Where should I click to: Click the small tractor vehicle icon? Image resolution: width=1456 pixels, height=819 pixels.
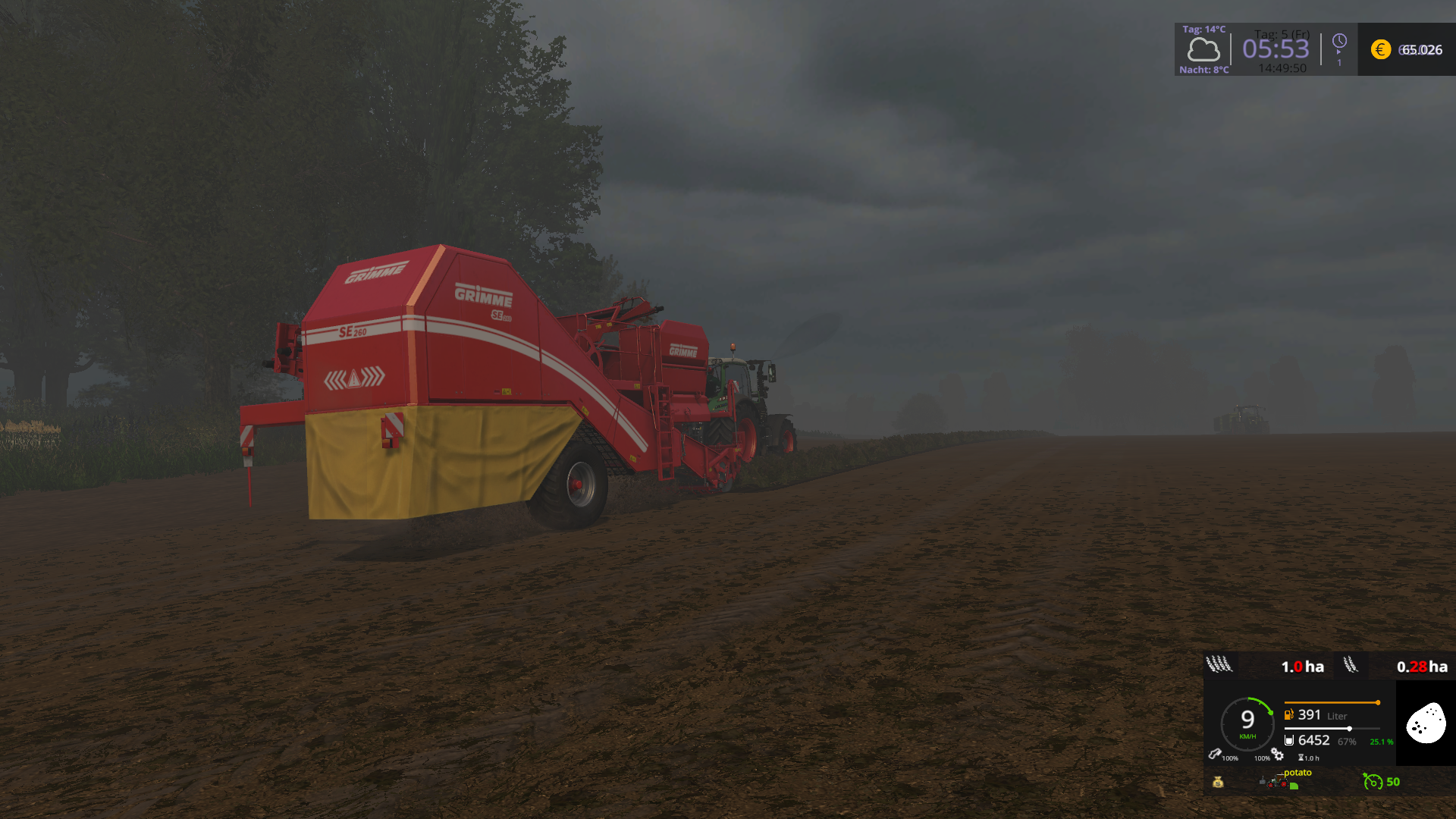tap(1278, 781)
